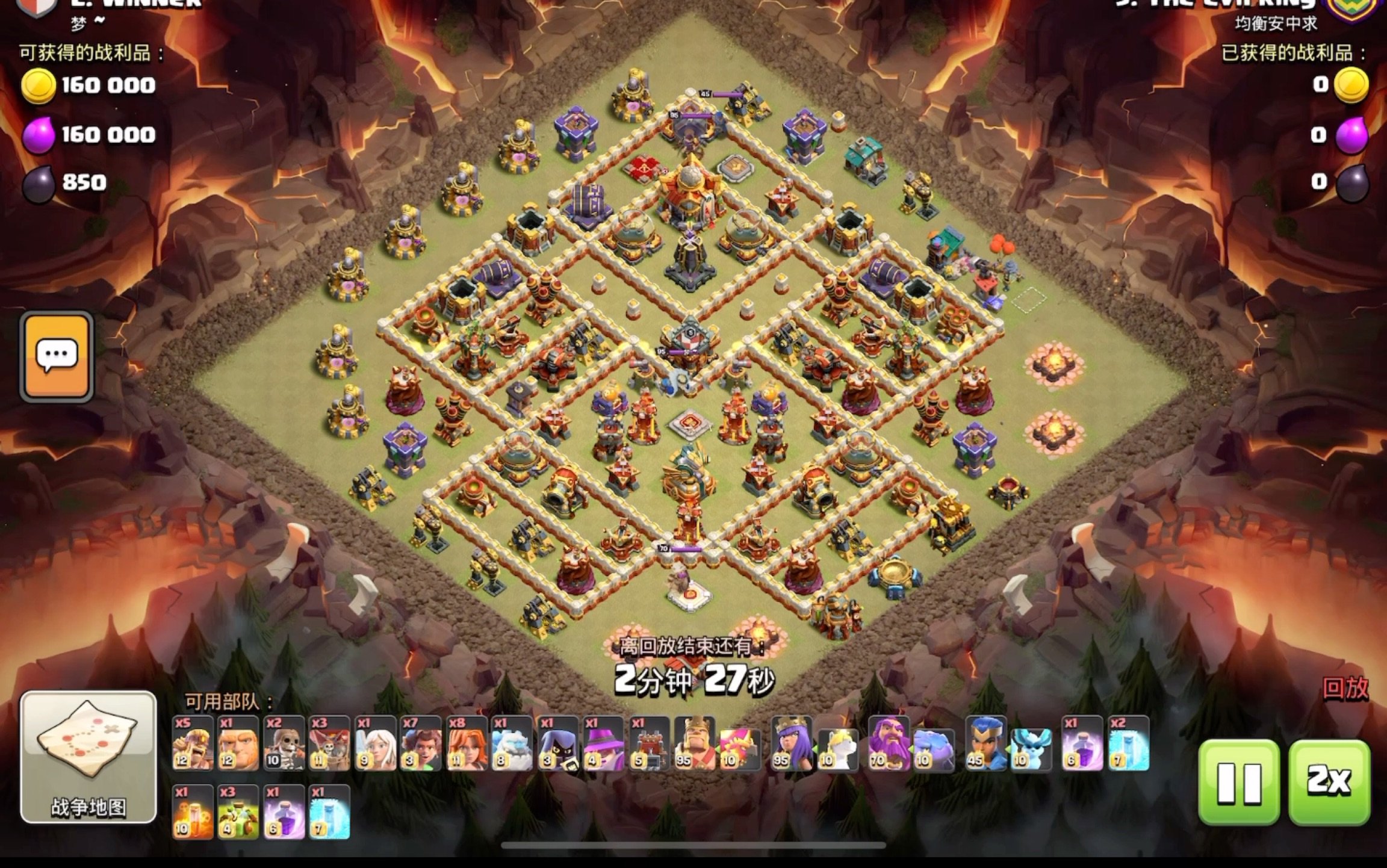The height and width of the screenshot is (868, 1387).
Task: Open the war map
Action: coord(88,757)
